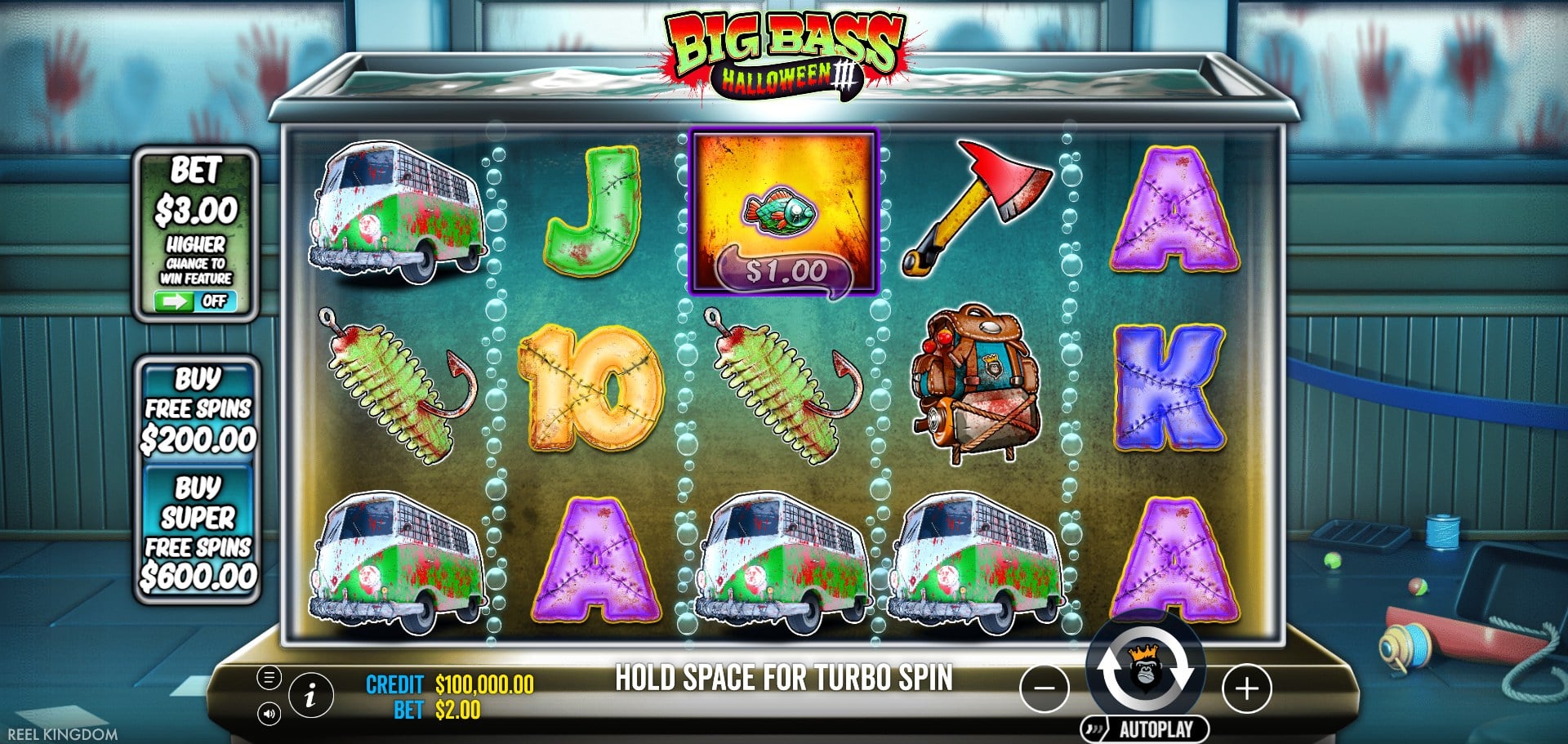Screen dimensions: 1568x744
Task: Increase the bet with the plus button
Action: point(1246,688)
